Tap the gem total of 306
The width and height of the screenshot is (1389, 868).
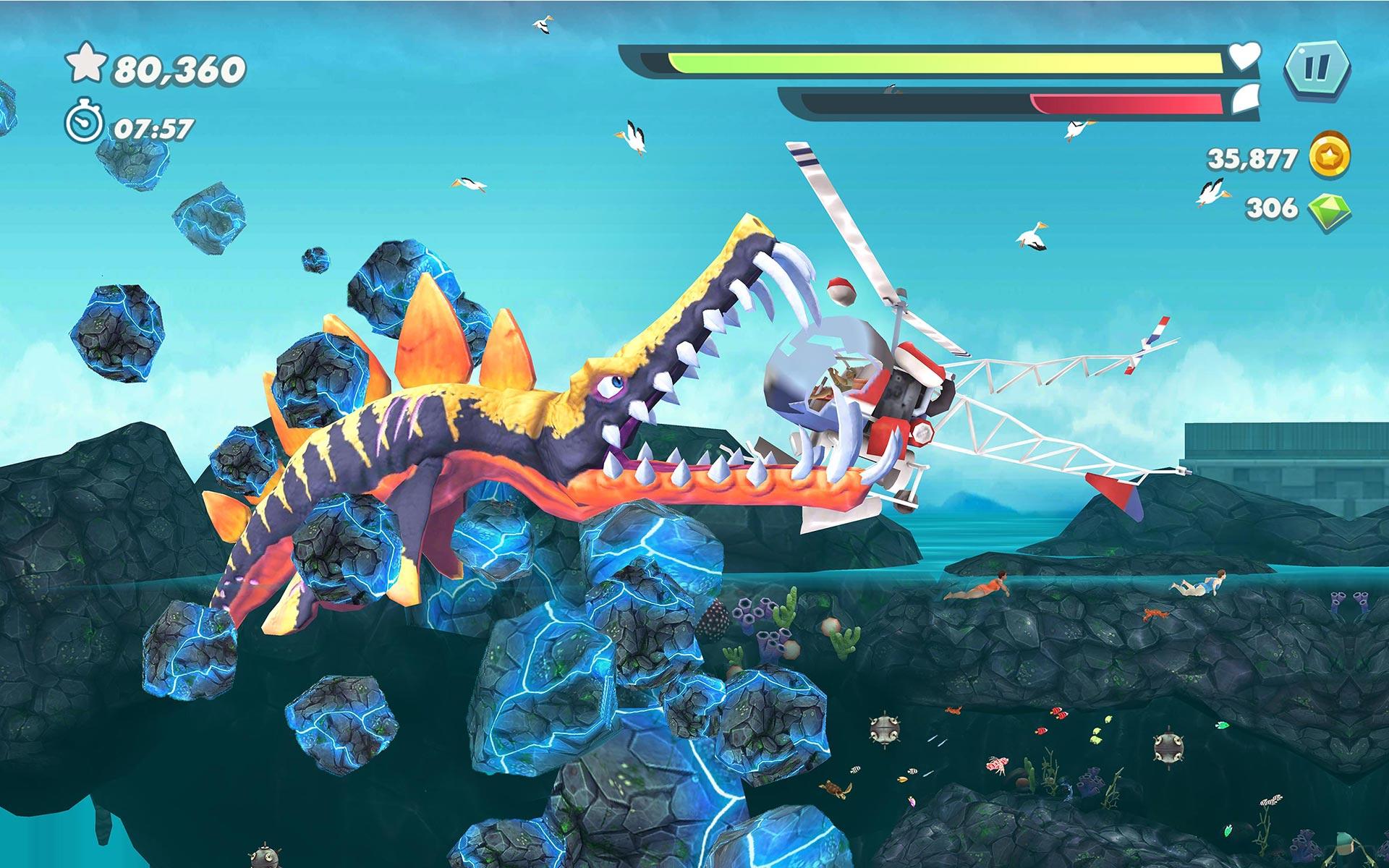point(1270,206)
